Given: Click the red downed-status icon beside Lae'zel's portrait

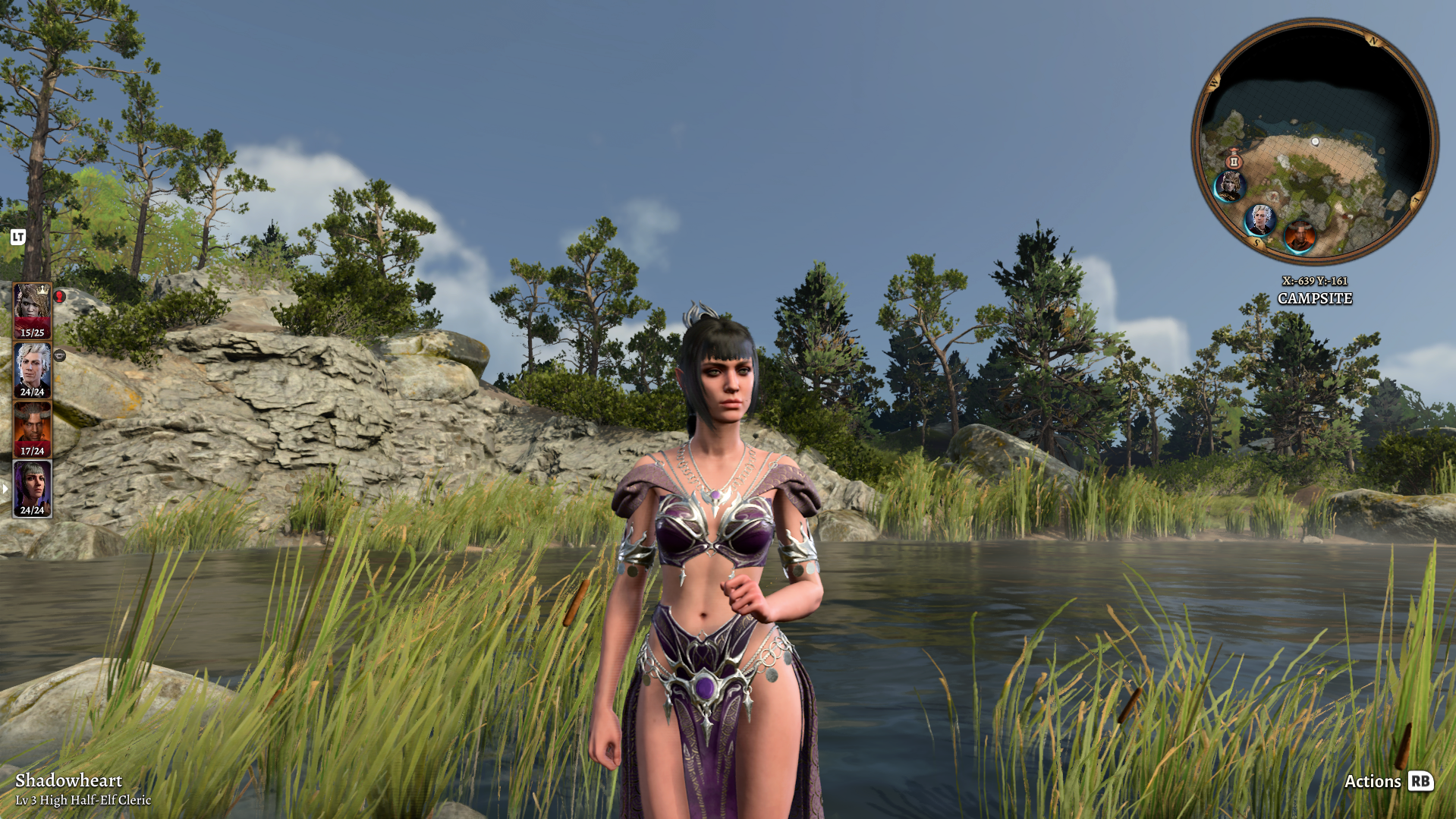Looking at the screenshot, I should coord(60,298).
